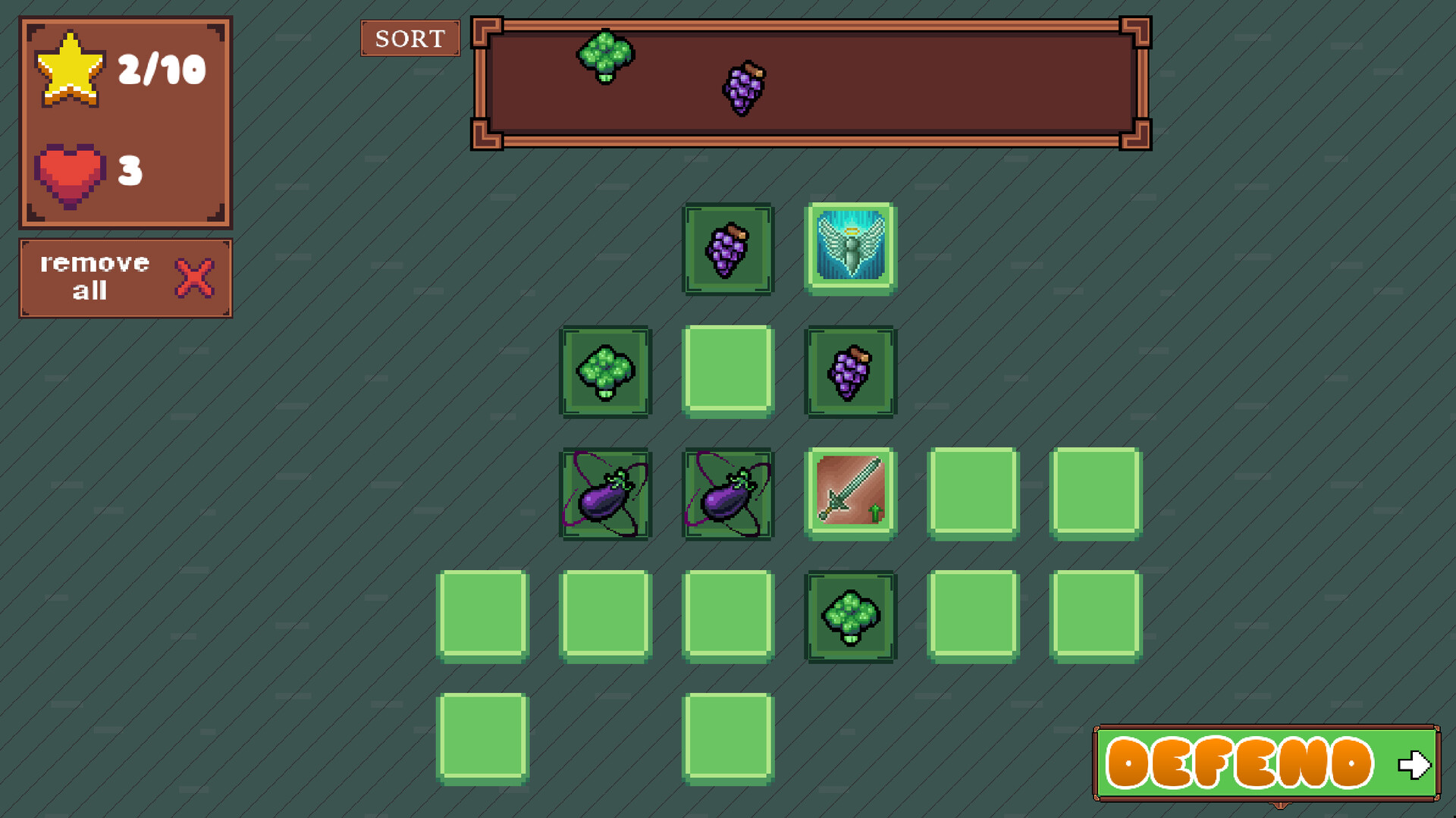Click the broccoli in the fourth row
This screenshot has width=1456, height=818.
[x=850, y=617]
